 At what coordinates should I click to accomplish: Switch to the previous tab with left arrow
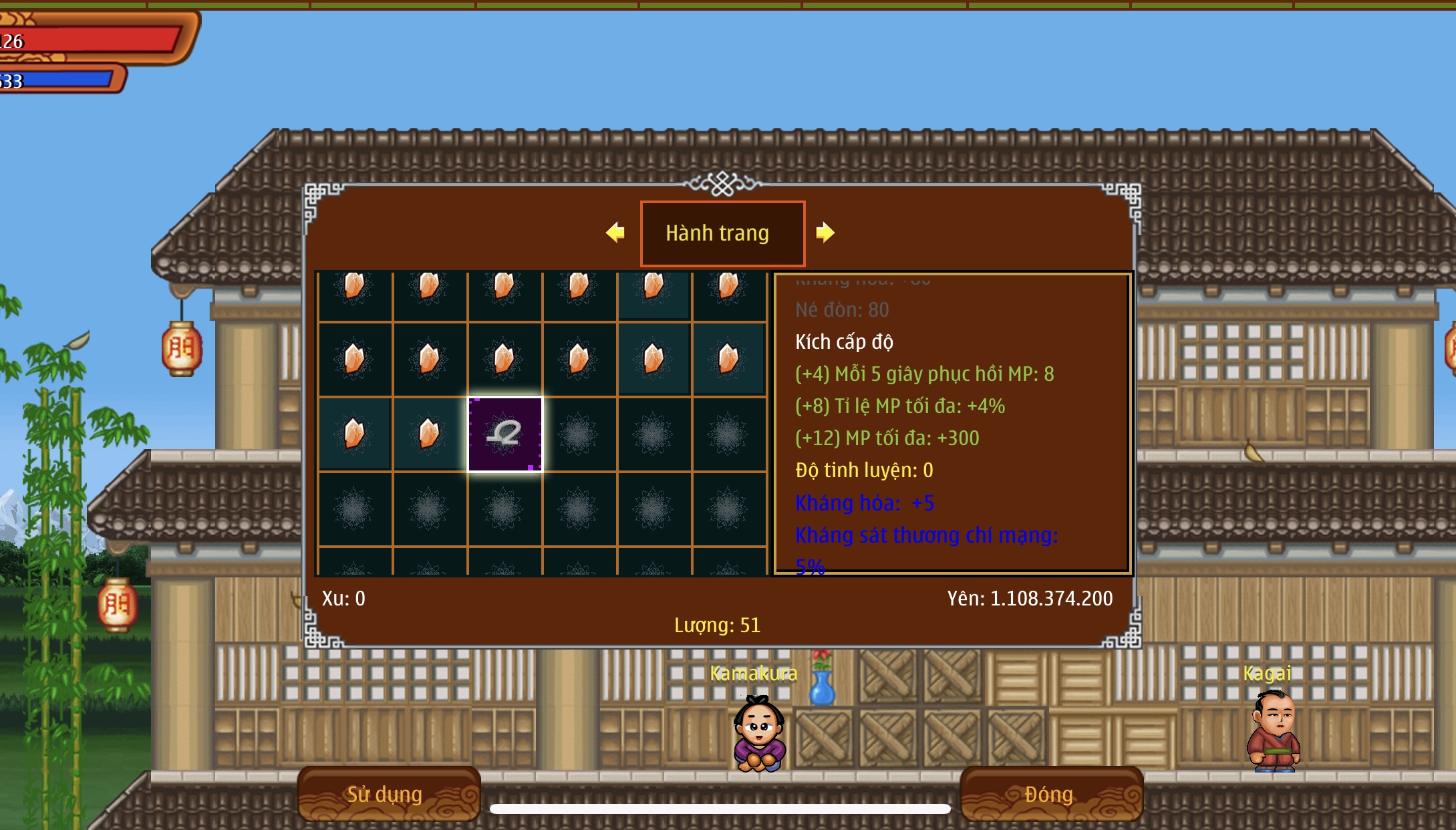click(x=615, y=233)
